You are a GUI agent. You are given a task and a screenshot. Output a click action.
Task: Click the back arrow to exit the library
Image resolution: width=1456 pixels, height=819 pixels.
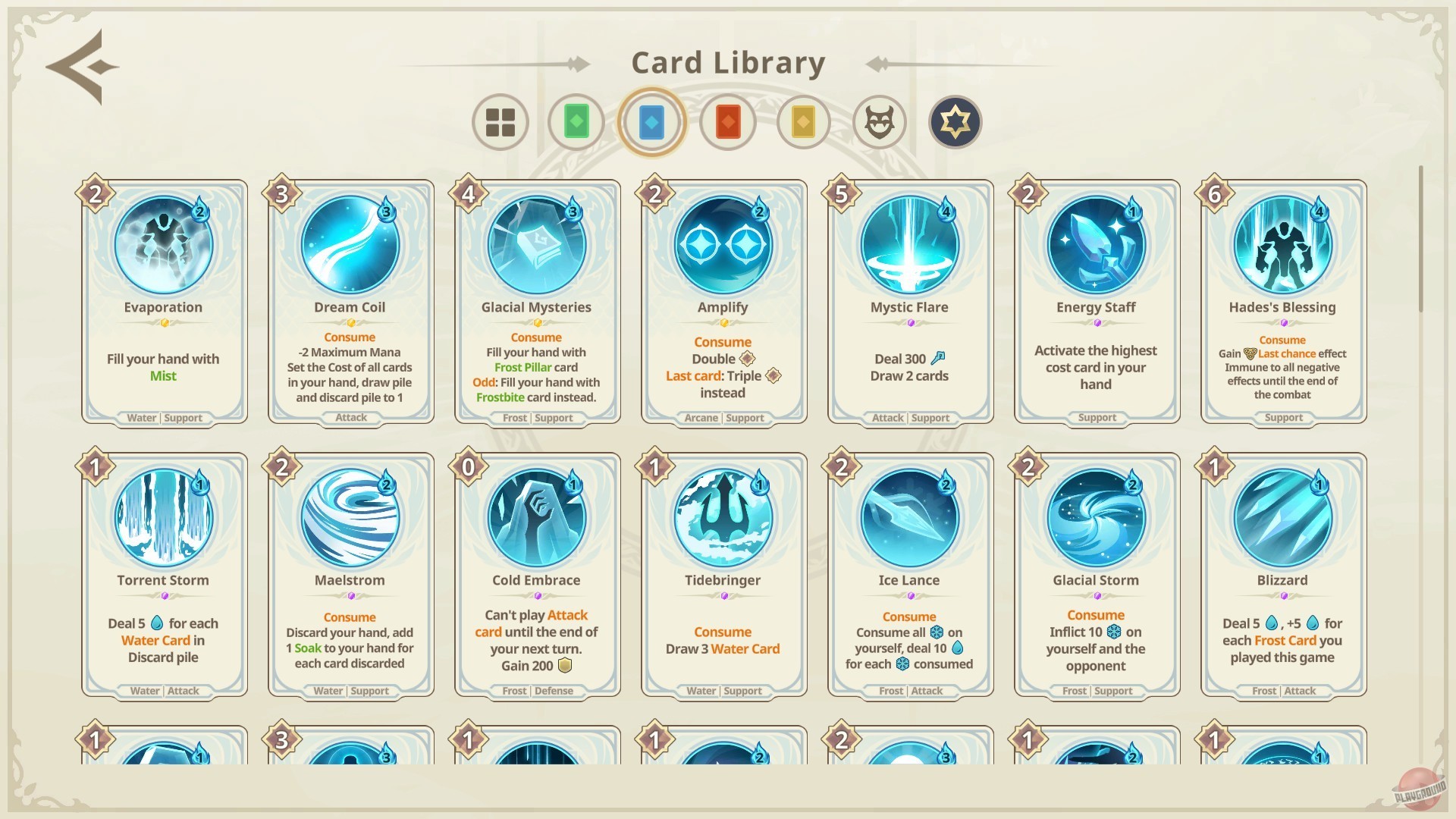[81, 67]
